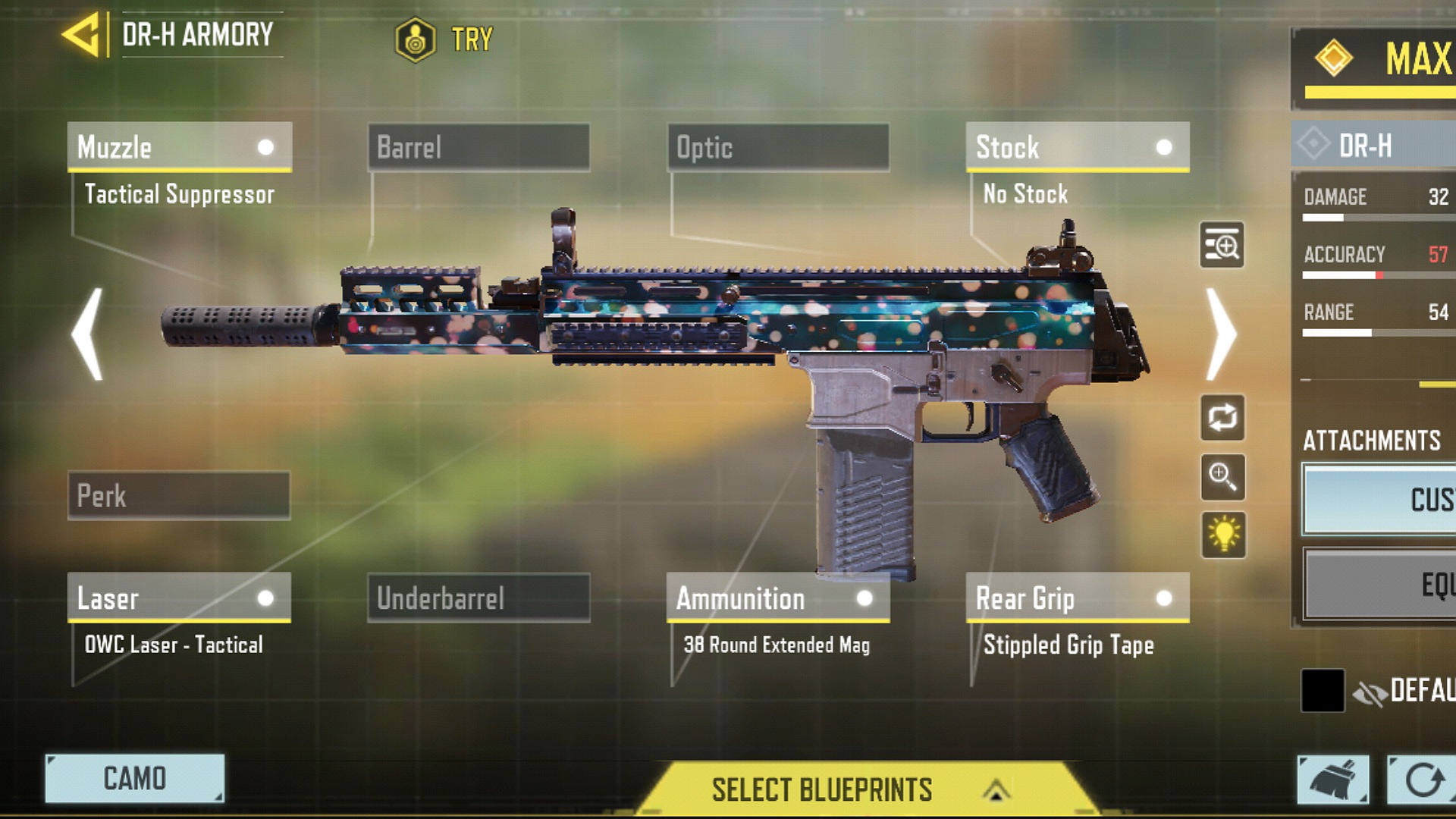Select the Optic attachment slot
Image resolution: width=1456 pixels, height=819 pixels.
click(778, 147)
